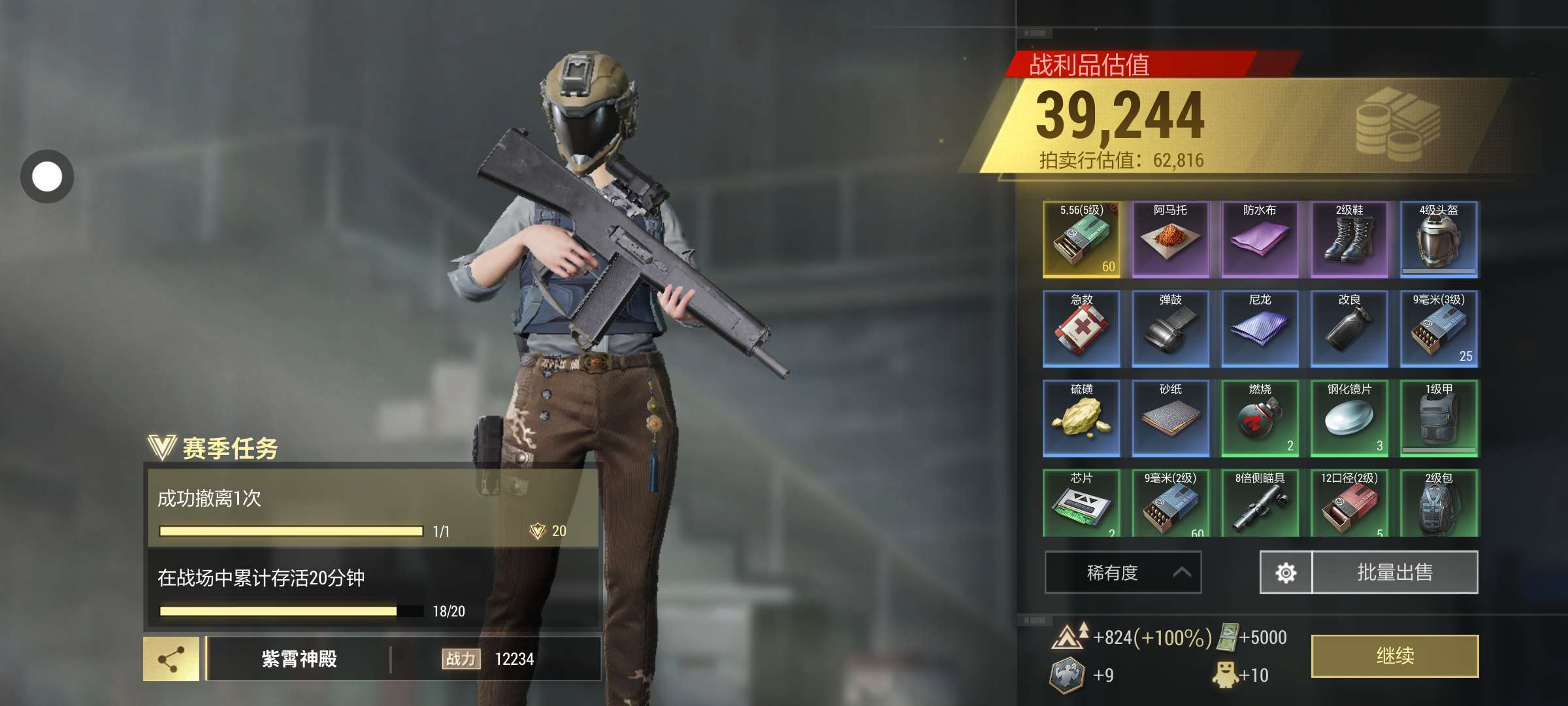Pick the 2级鞋 boots slot
The width and height of the screenshot is (1568, 706).
pos(1349,239)
